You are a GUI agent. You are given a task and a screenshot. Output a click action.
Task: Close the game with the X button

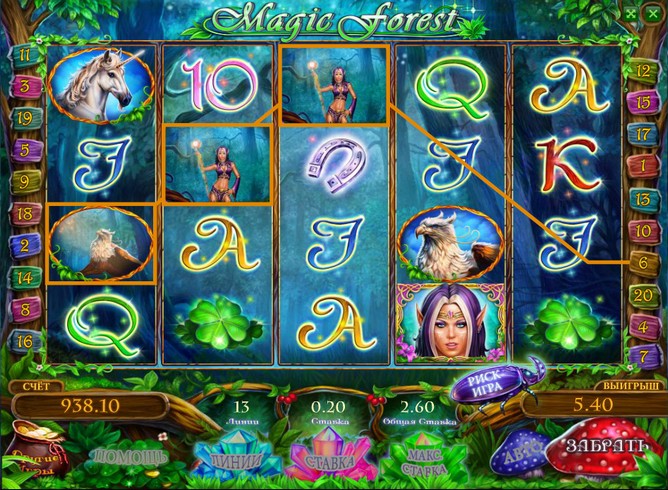(656, 14)
